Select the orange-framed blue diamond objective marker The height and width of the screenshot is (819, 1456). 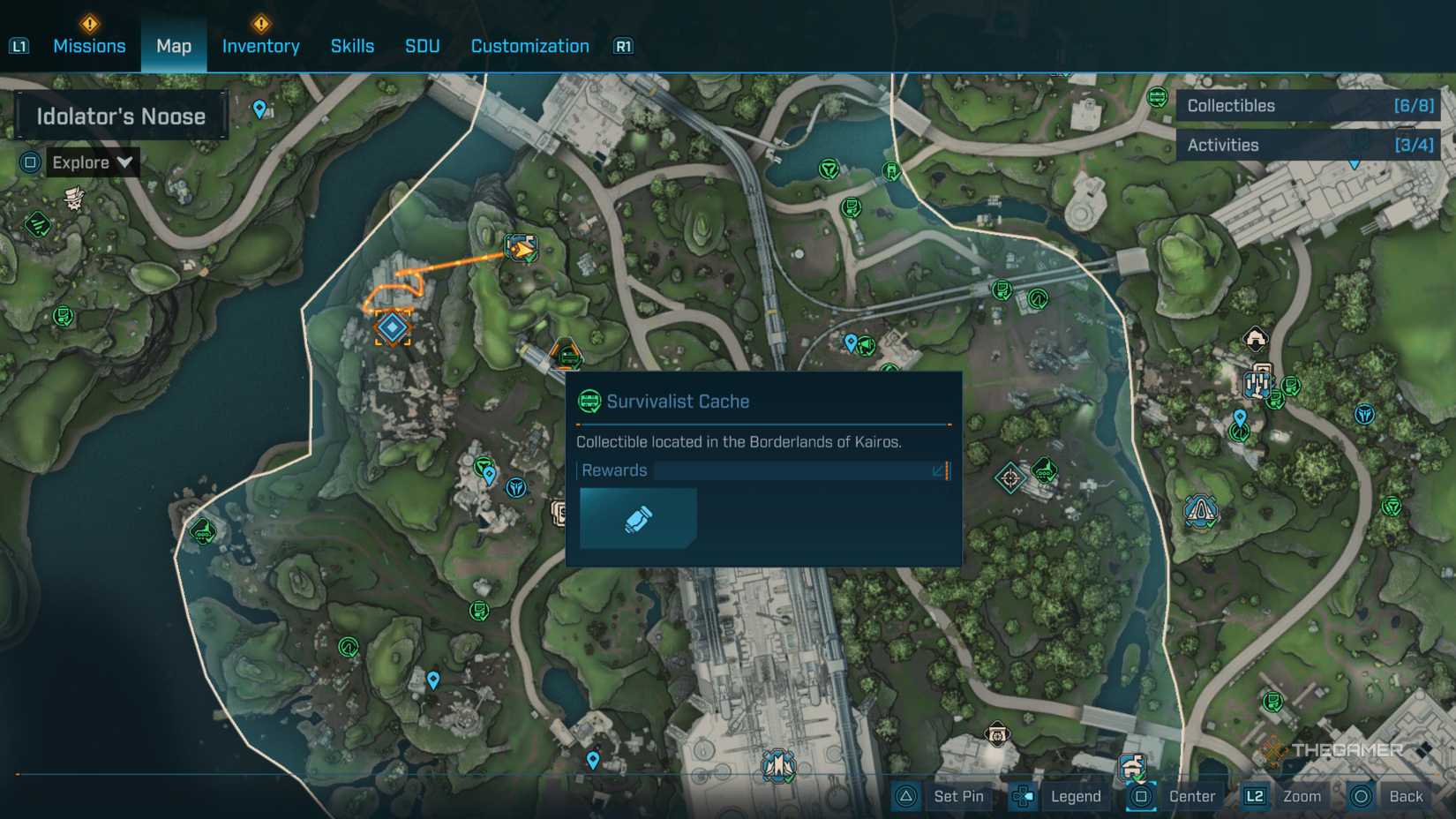[393, 327]
